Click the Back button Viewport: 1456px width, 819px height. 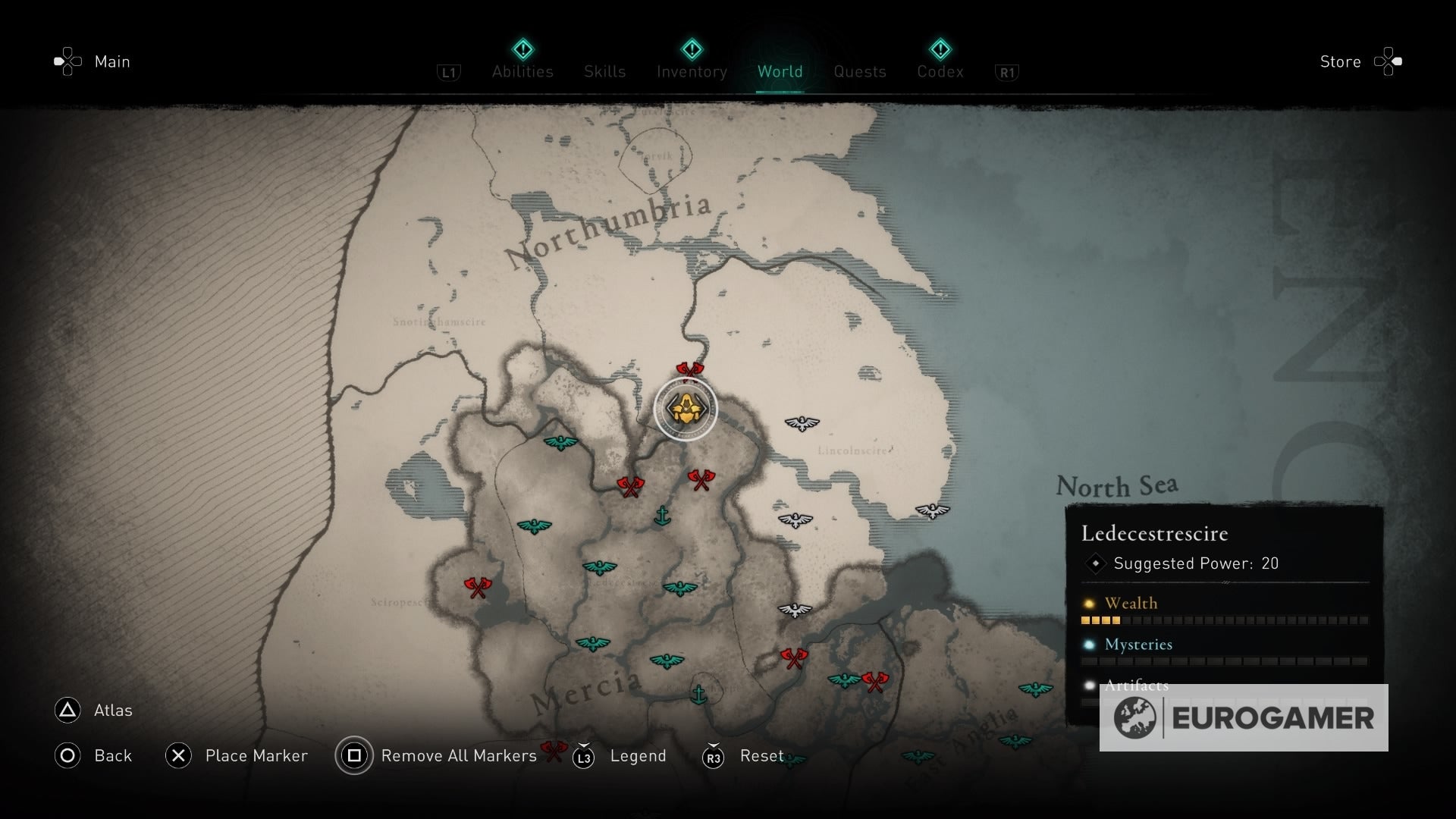[x=93, y=756]
